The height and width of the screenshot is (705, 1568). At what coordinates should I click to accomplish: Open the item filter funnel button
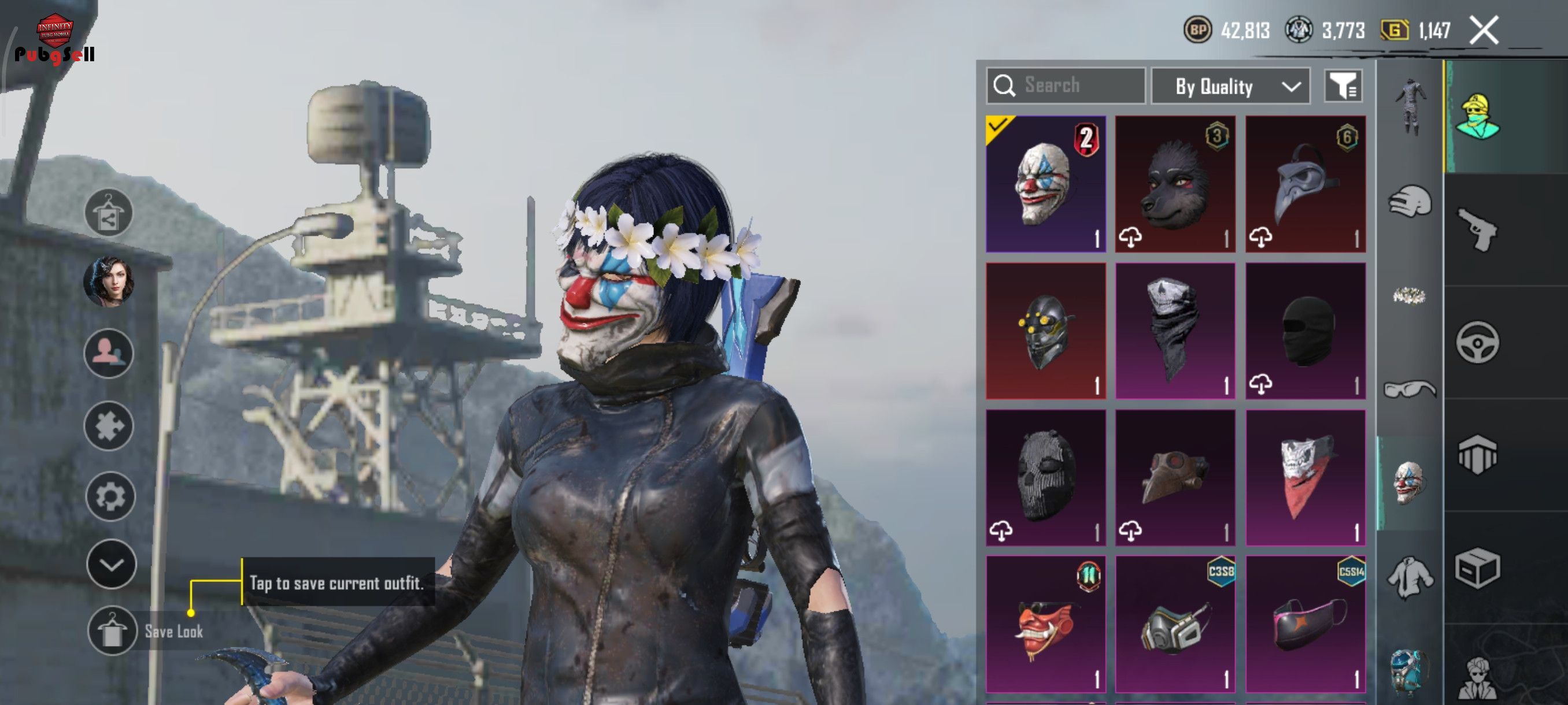point(1343,86)
